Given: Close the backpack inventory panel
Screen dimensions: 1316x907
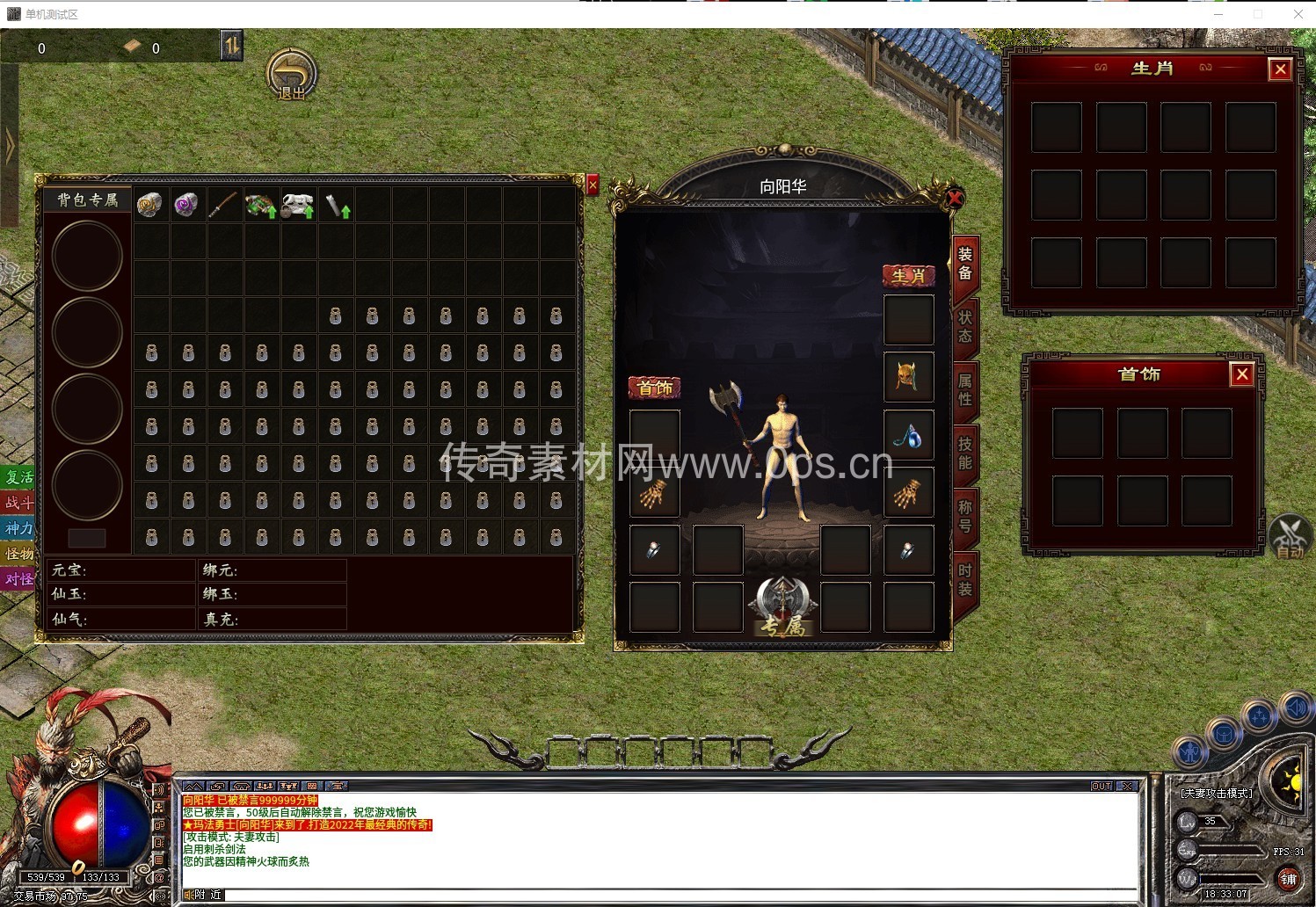Looking at the screenshot, I should click(x=593, y=185).
